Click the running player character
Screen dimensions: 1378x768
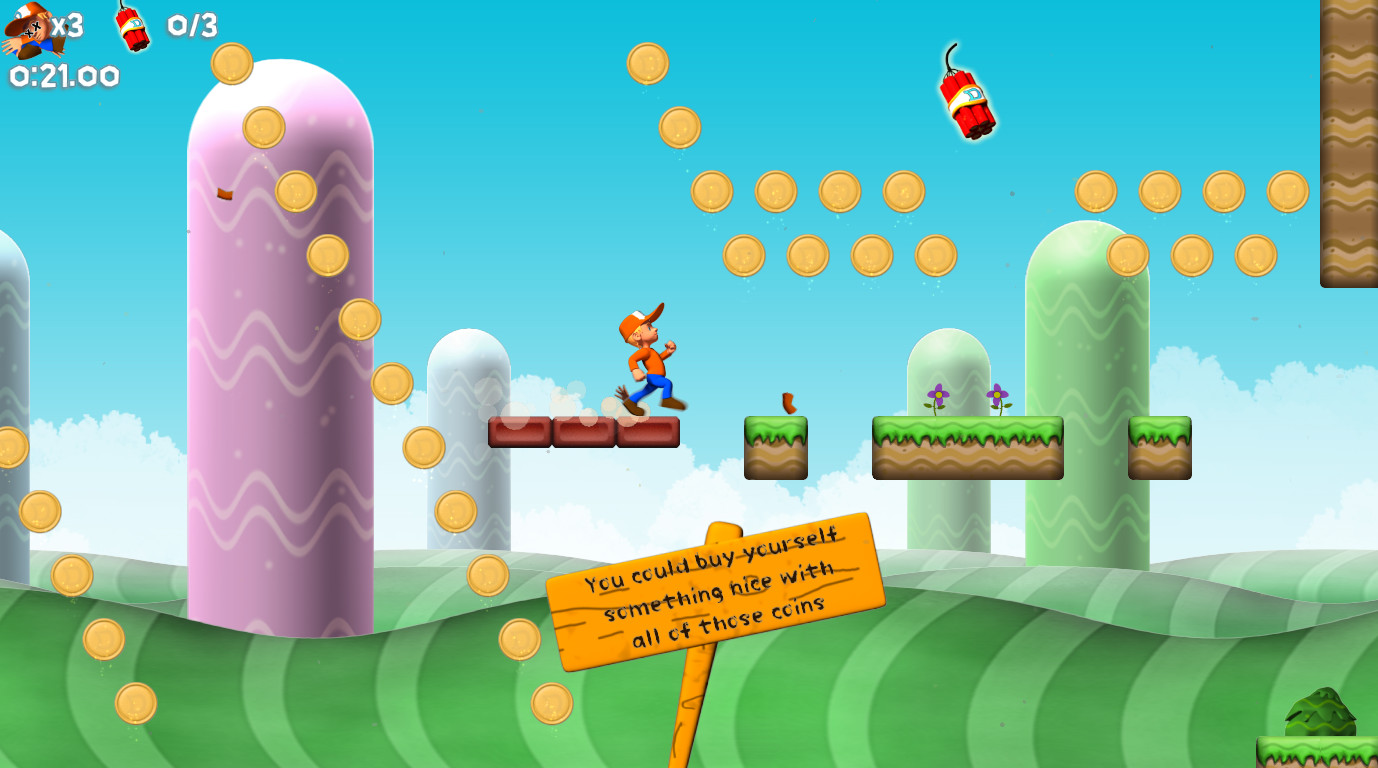coord(644,360)
